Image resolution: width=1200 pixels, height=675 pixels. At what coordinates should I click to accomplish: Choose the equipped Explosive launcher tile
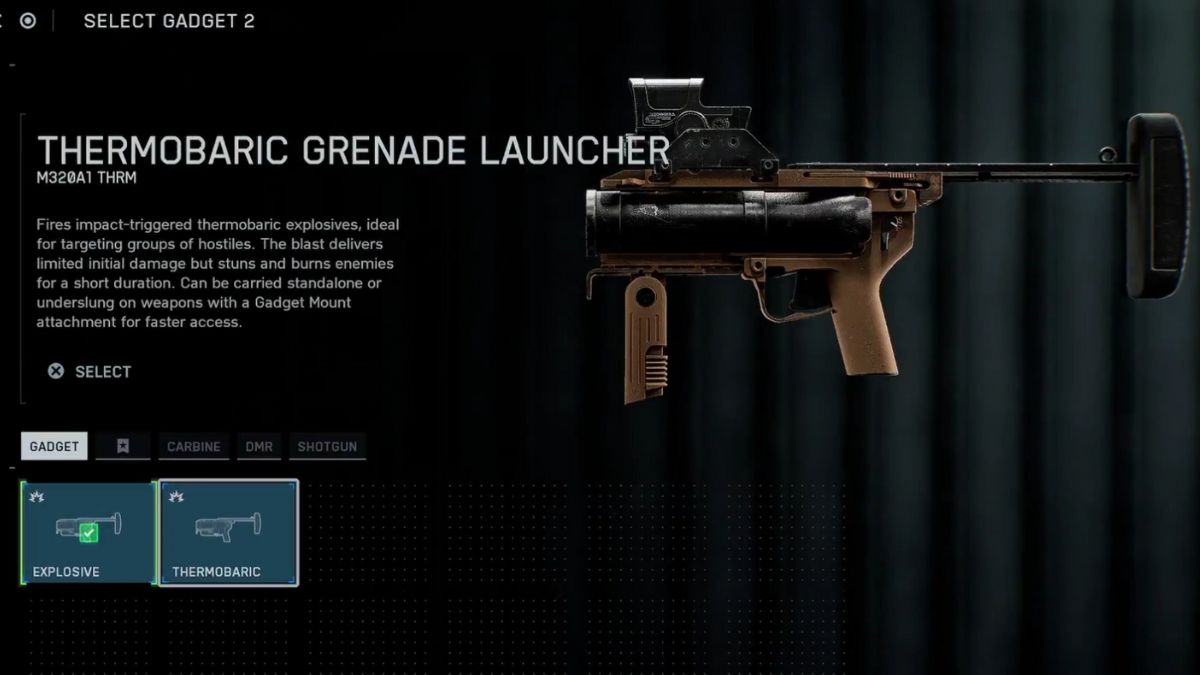coord(88,532)
